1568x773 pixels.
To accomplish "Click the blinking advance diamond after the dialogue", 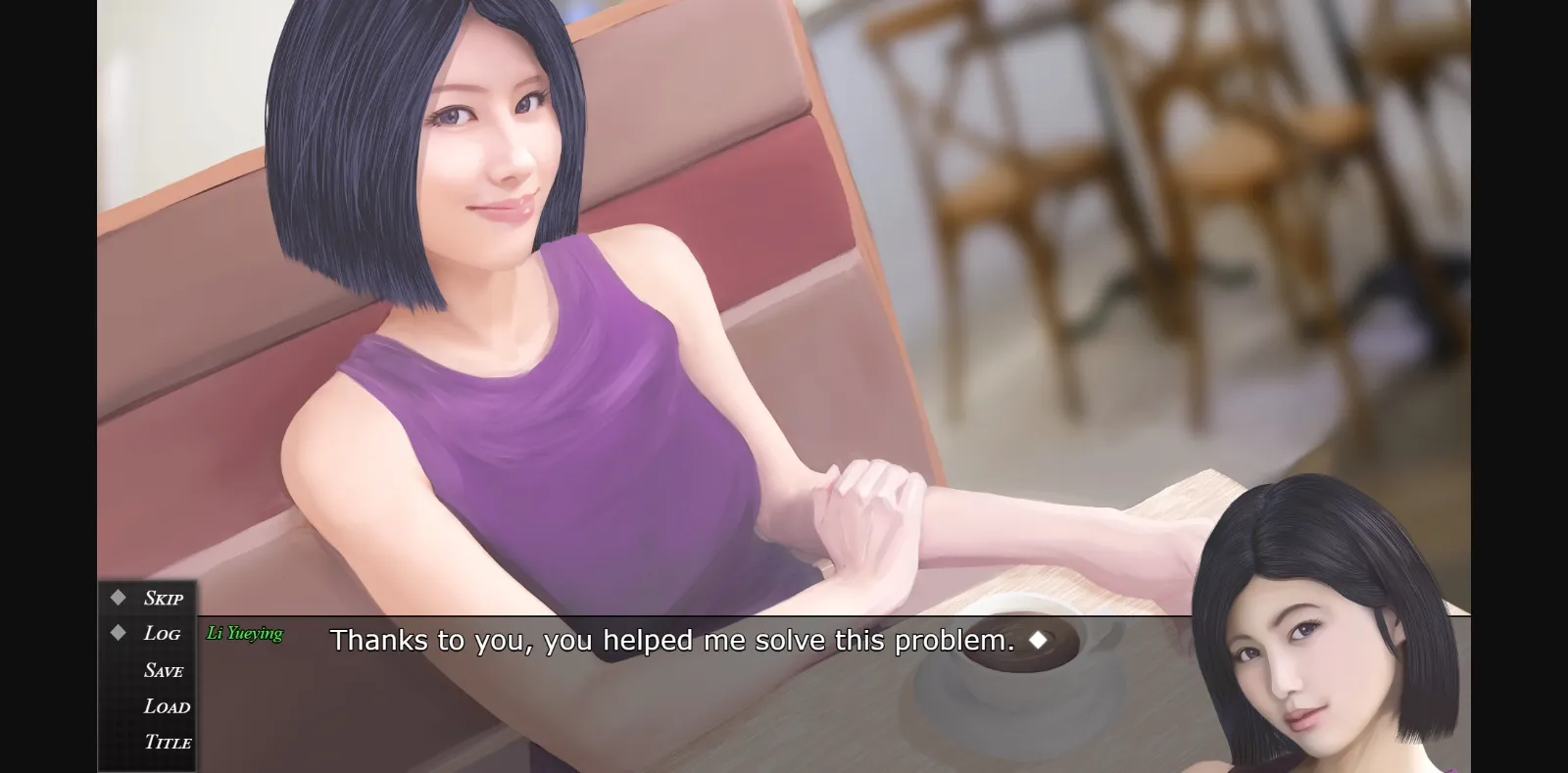I will 1041,639.
